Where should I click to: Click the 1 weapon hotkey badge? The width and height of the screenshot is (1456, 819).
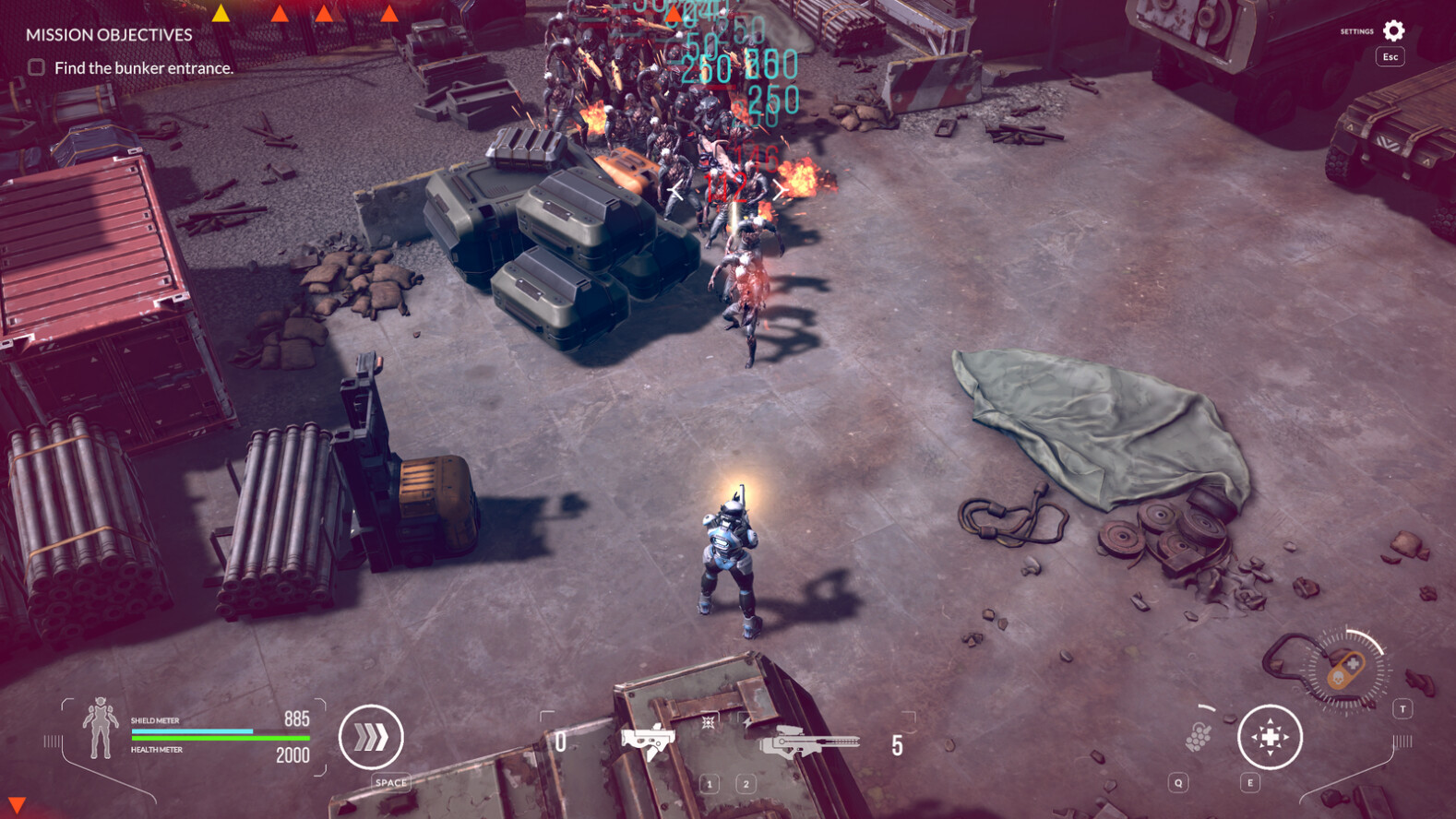pyautogui.click(x=710, y=784)
